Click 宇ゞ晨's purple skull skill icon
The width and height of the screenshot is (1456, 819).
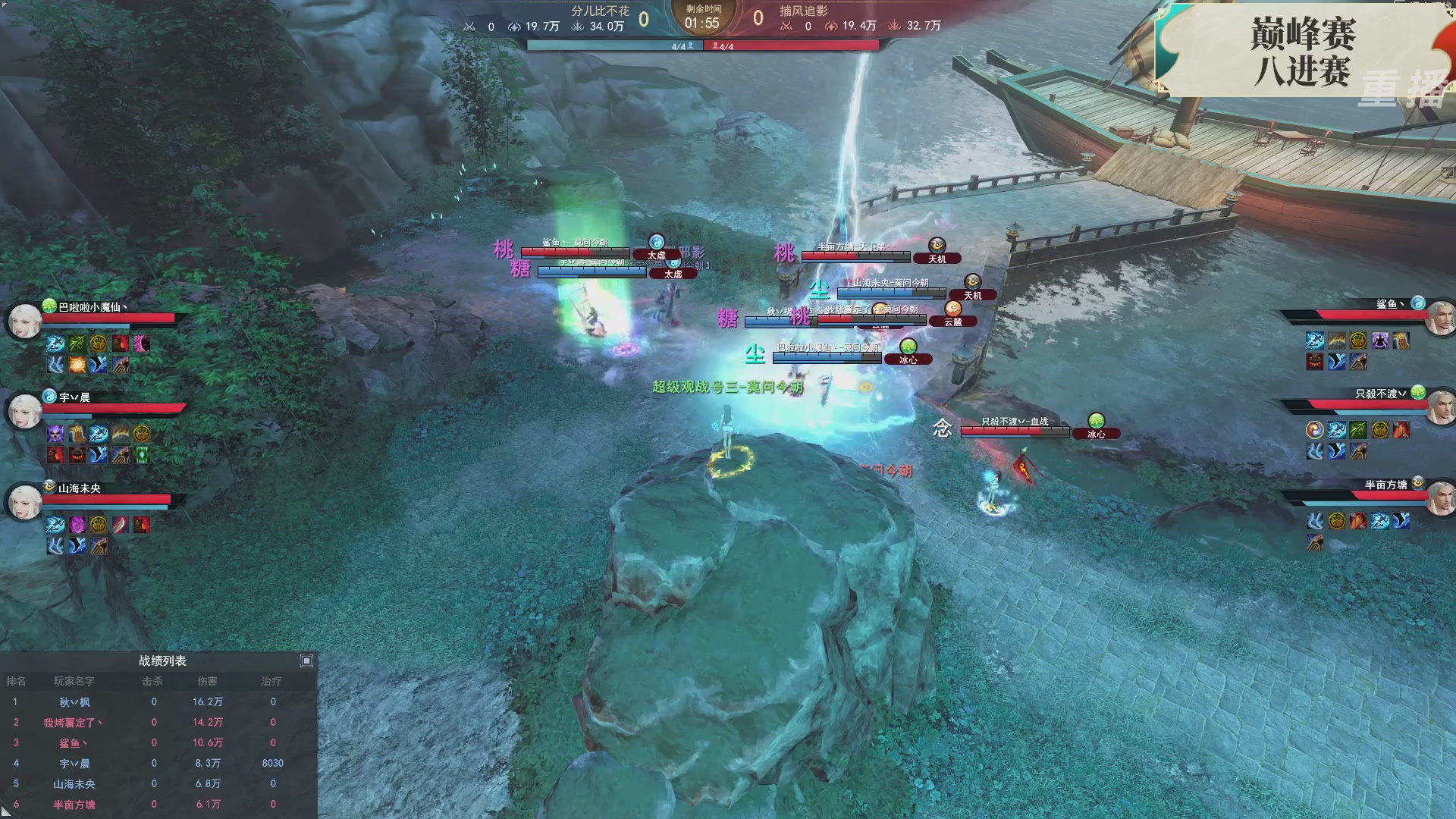(x=55, y=433)
